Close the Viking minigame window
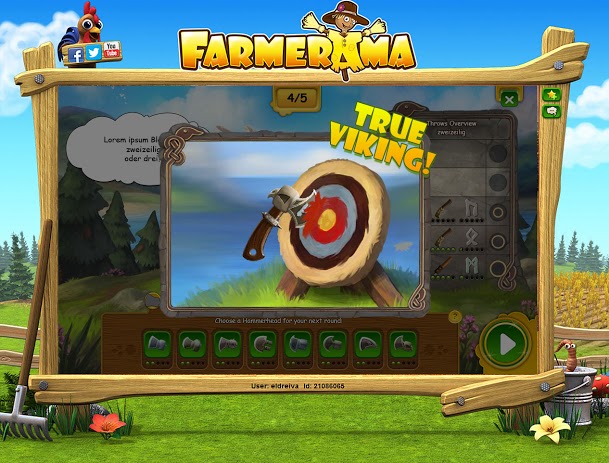 (x=509, y=99)
